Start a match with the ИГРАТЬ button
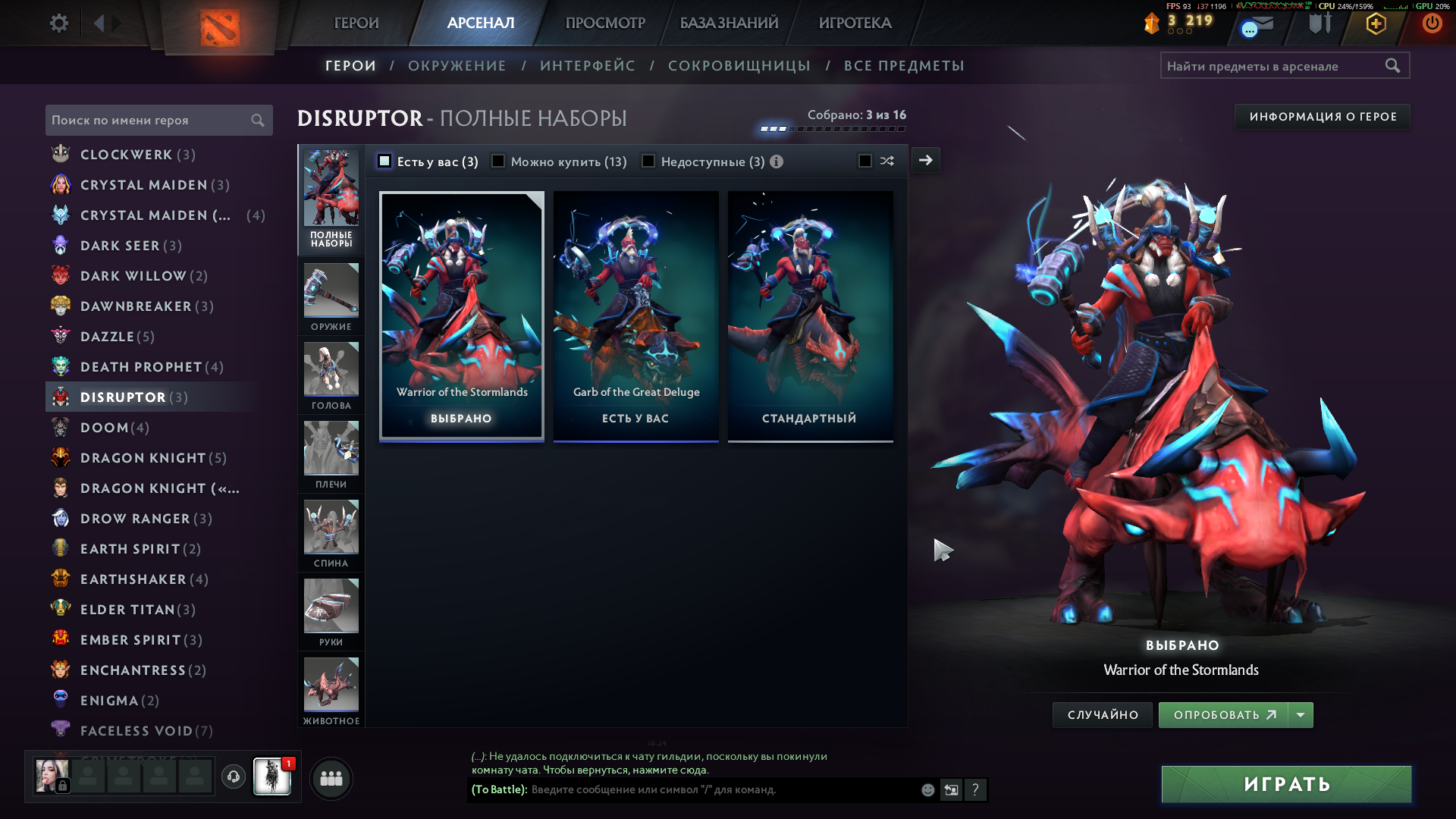 point(1286,784)
